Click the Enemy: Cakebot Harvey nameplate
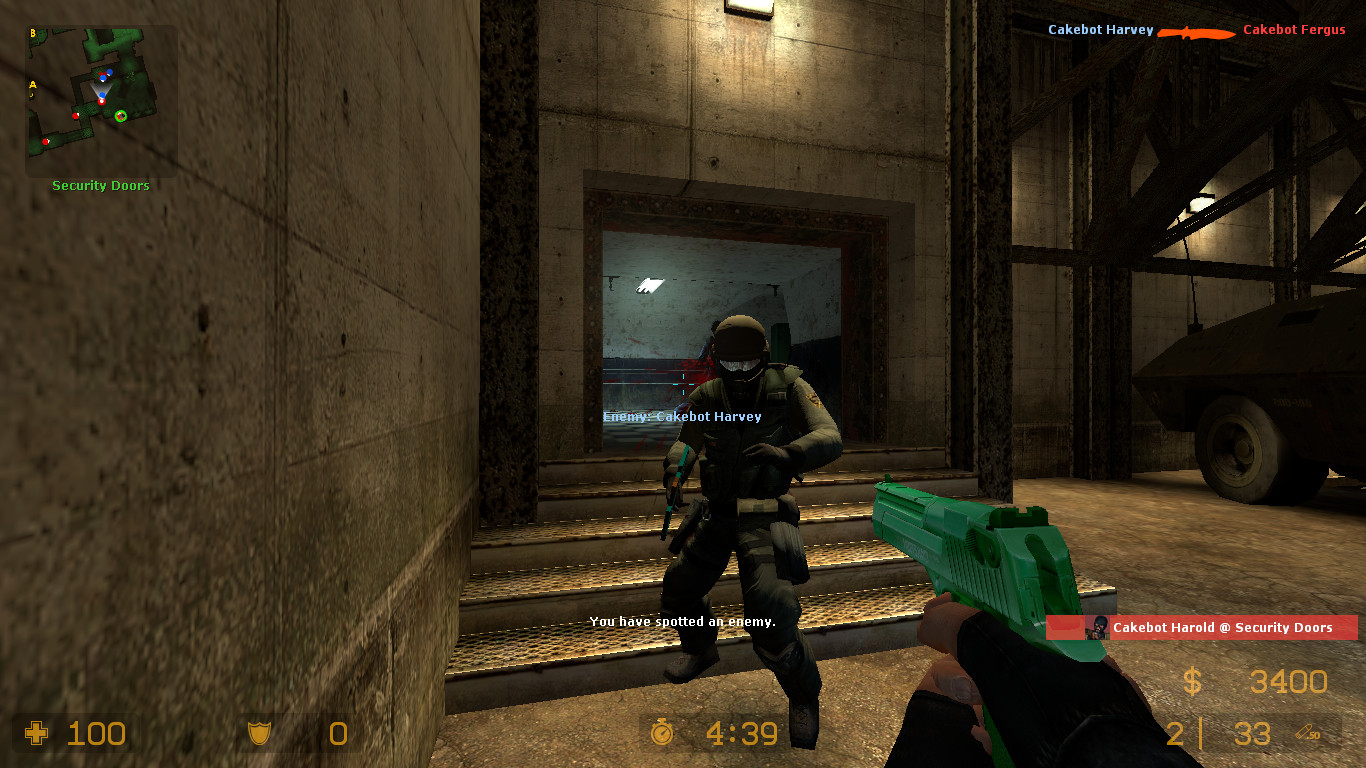This screenshot has width=1366, height=768. point(681,416)
